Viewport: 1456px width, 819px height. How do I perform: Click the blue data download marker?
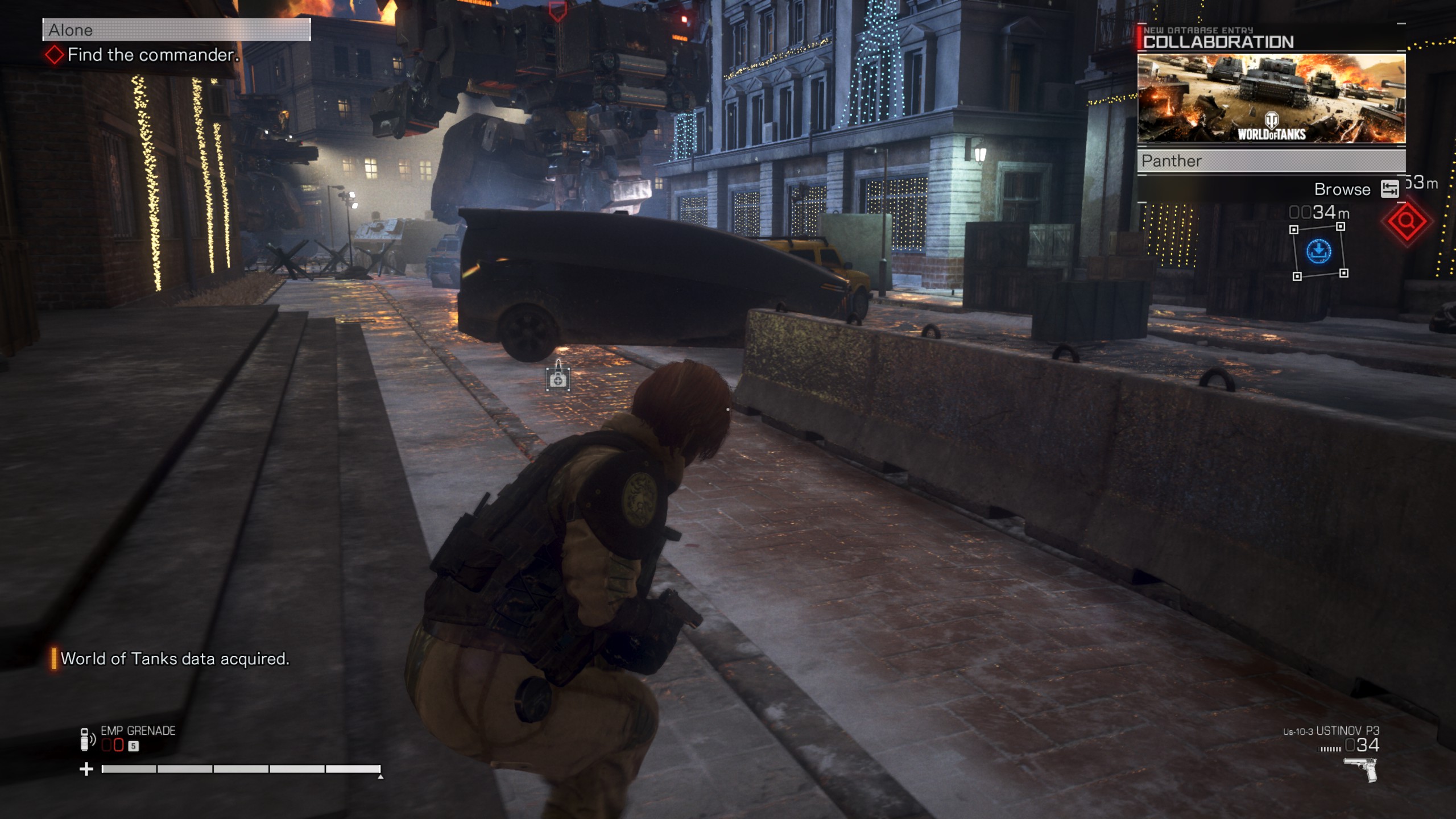1318,251
